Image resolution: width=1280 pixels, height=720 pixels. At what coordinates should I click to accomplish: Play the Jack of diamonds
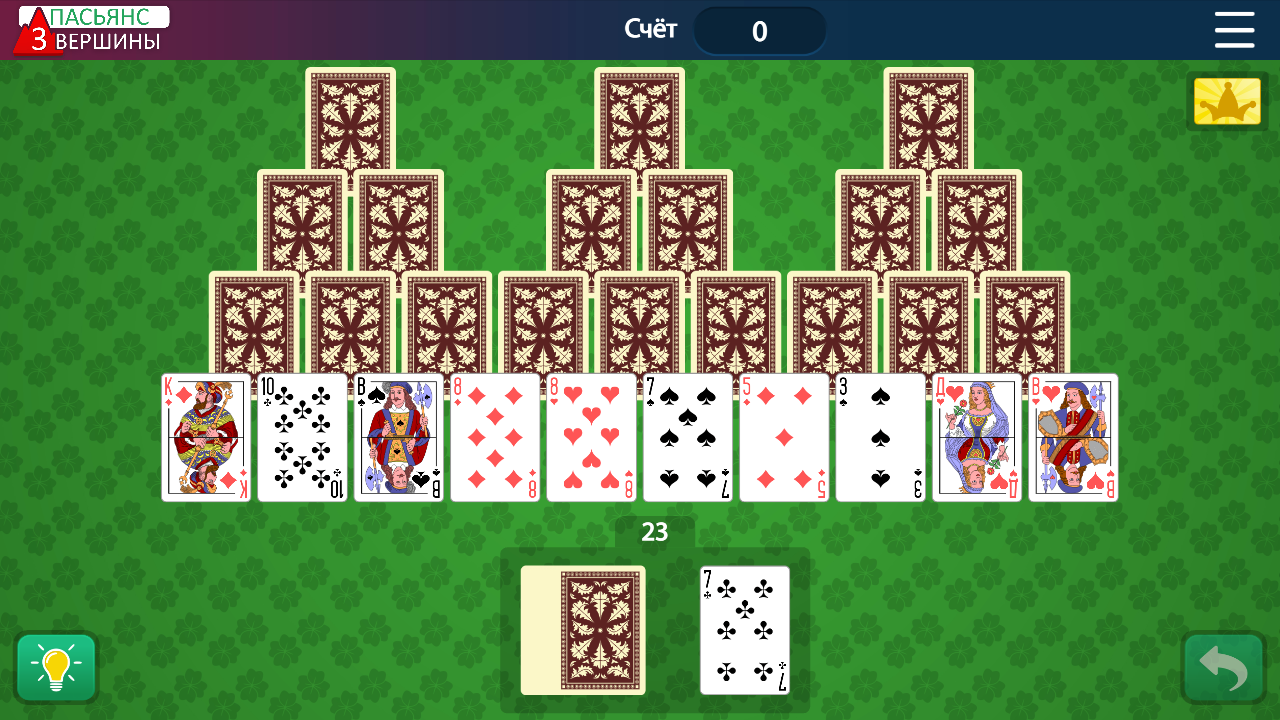coord(1072,438)
